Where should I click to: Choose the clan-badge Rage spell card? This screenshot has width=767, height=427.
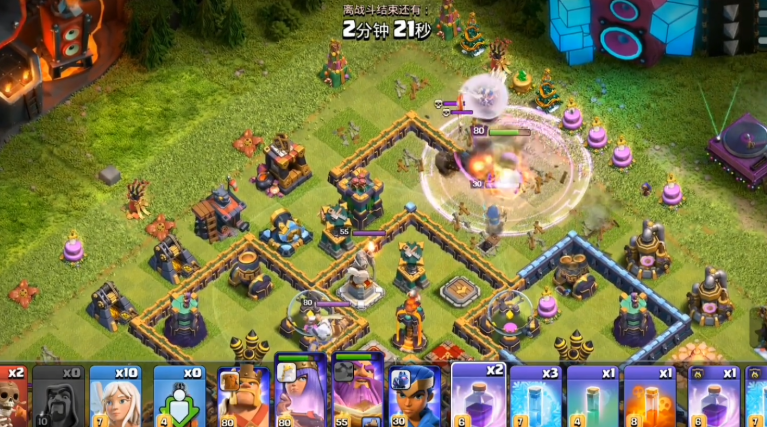coord(714,396)
